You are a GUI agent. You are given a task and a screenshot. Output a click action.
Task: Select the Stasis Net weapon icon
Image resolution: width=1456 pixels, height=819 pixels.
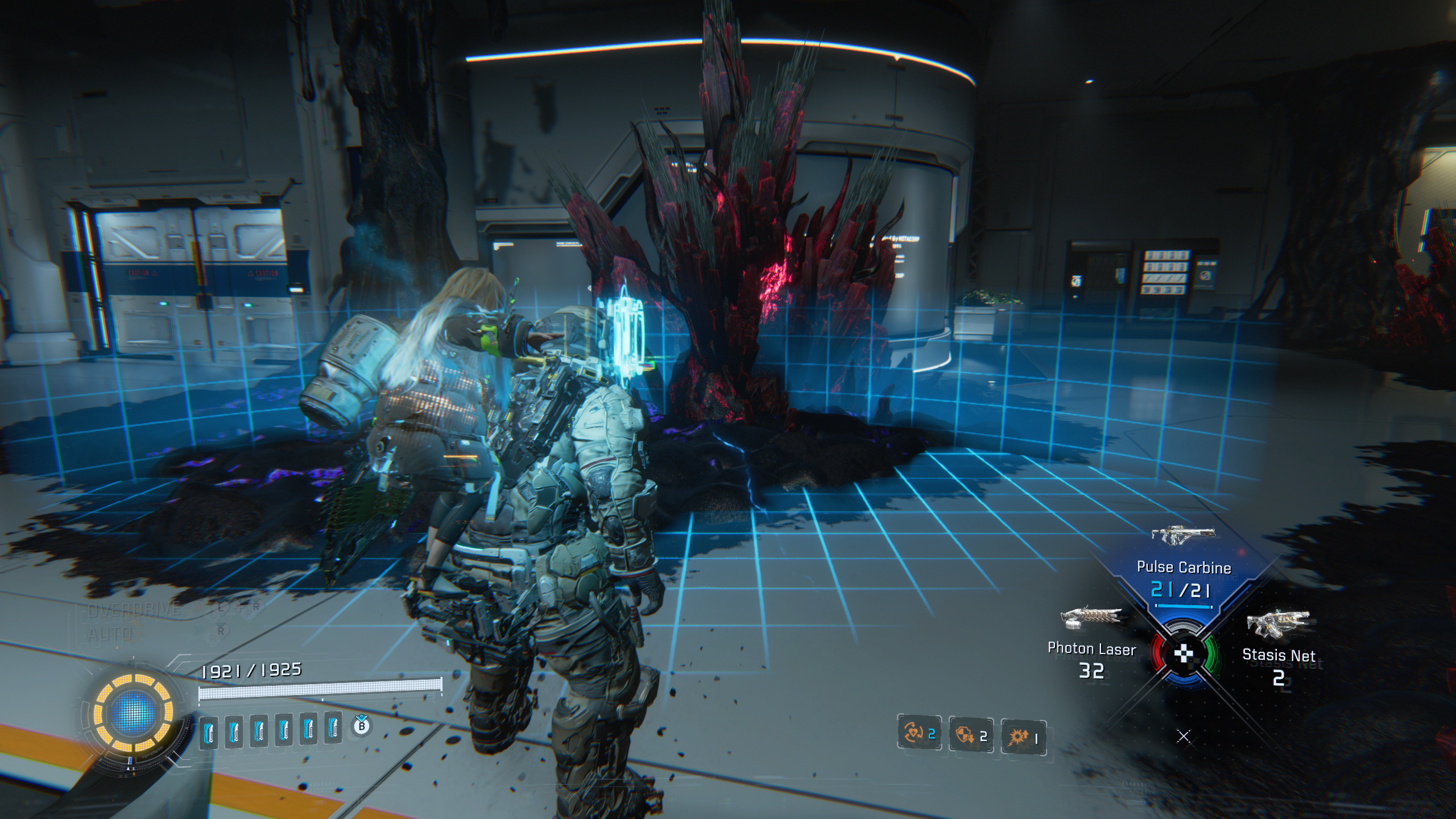tap(1279, 624)
